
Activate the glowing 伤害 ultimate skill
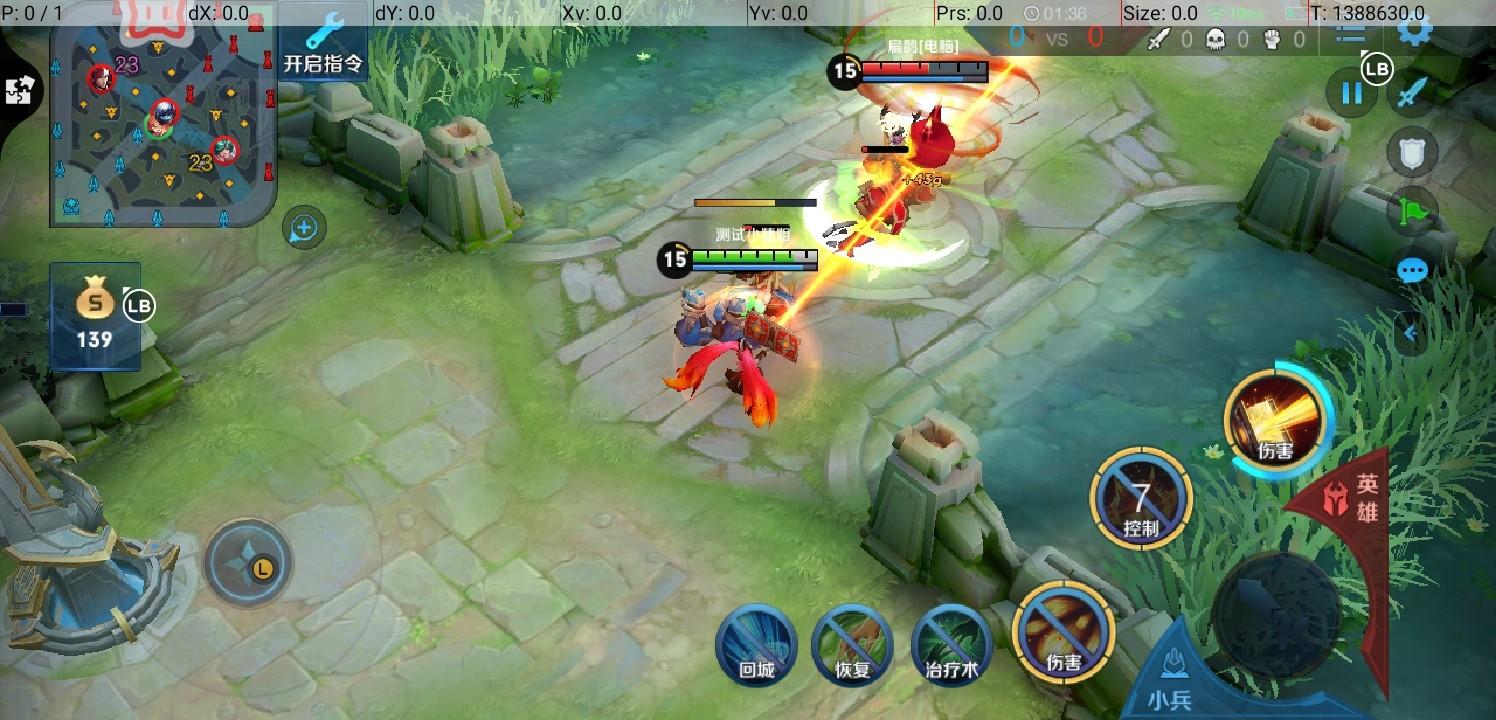[1277, 424]
